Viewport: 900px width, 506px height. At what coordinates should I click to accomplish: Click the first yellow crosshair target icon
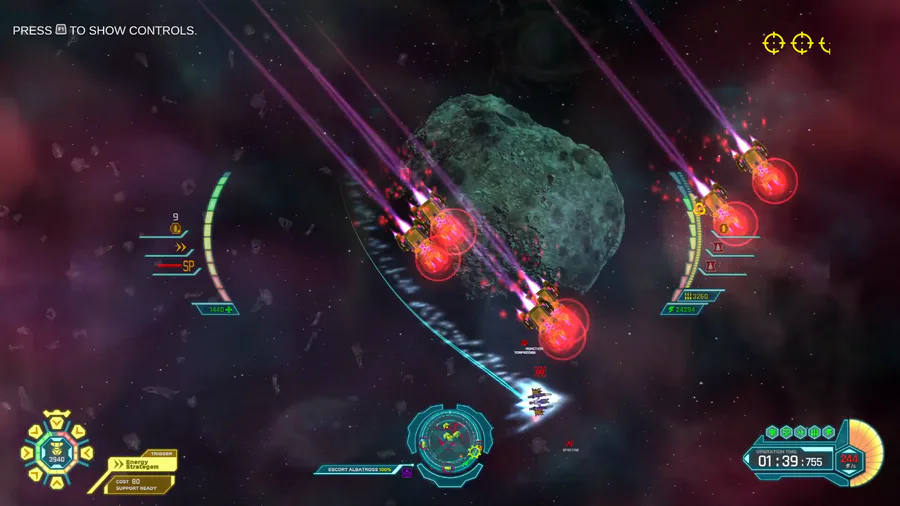coord(774,43)
